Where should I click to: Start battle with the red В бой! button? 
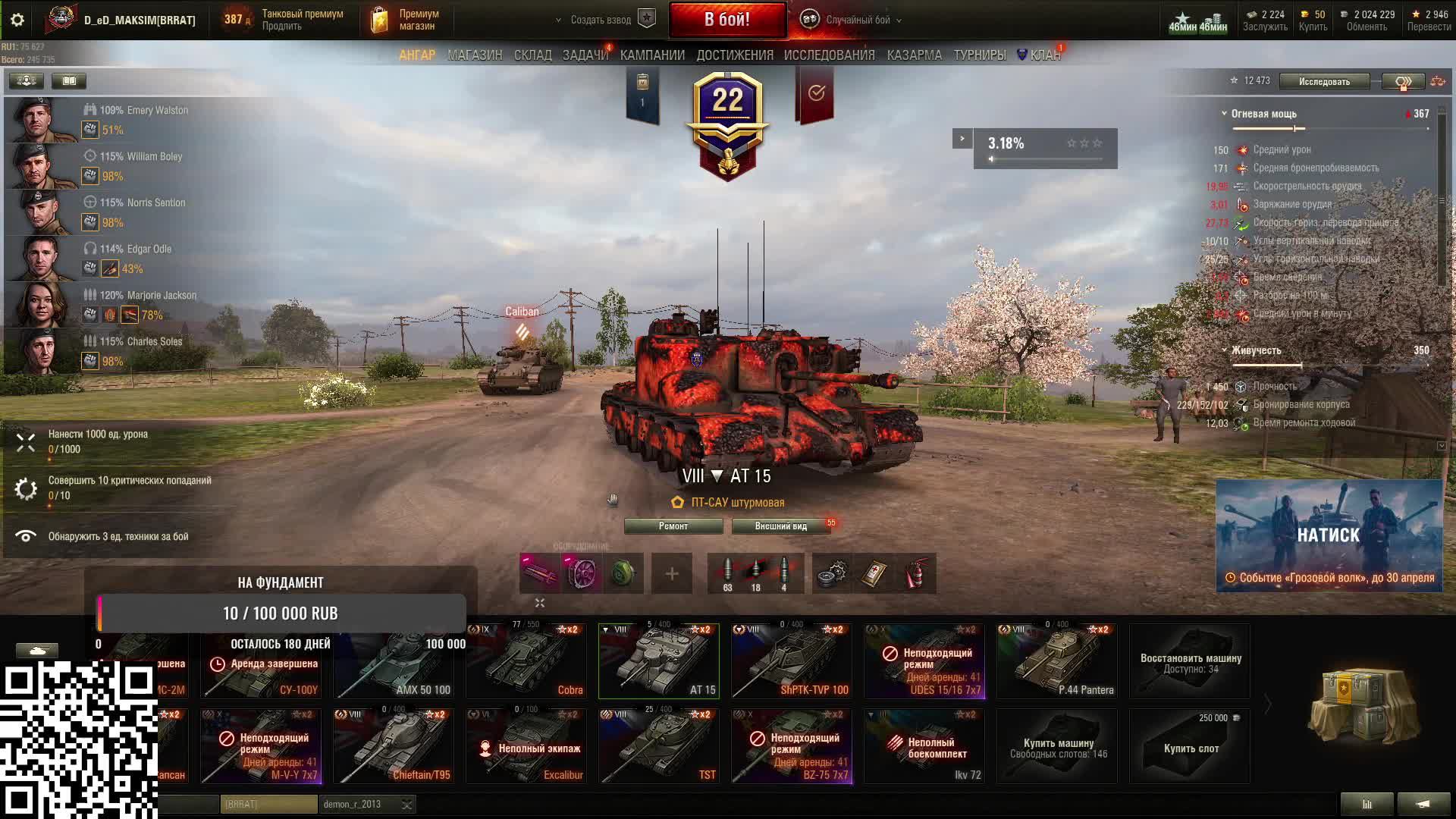[x=726, y=20]
